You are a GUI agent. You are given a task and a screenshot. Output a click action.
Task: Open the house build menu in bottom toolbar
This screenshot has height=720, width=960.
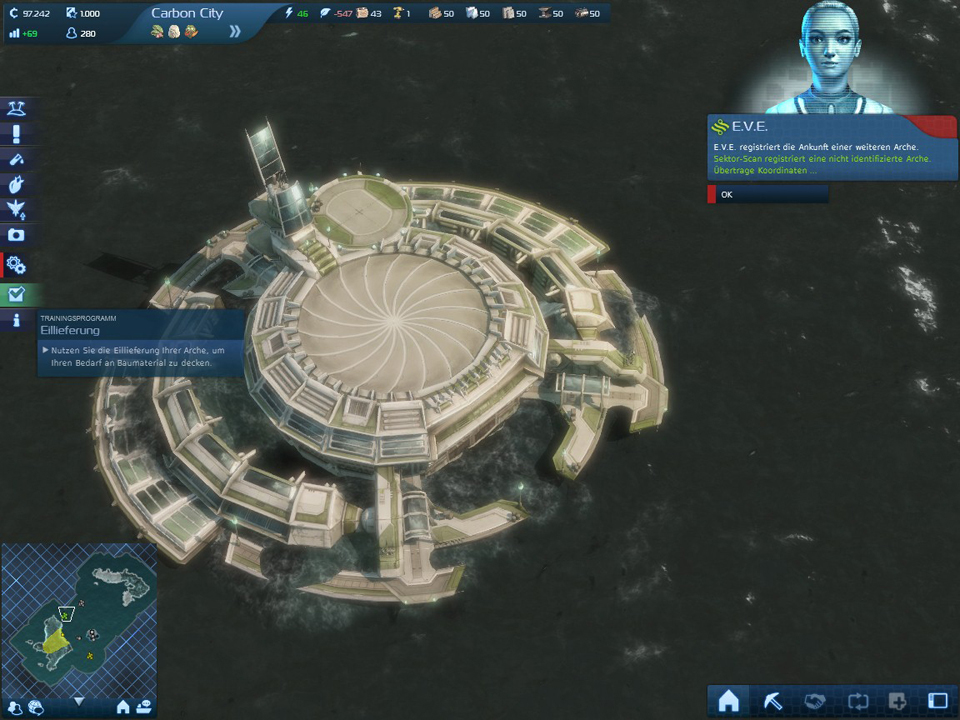pyautogui.click(x=729, y=701)
